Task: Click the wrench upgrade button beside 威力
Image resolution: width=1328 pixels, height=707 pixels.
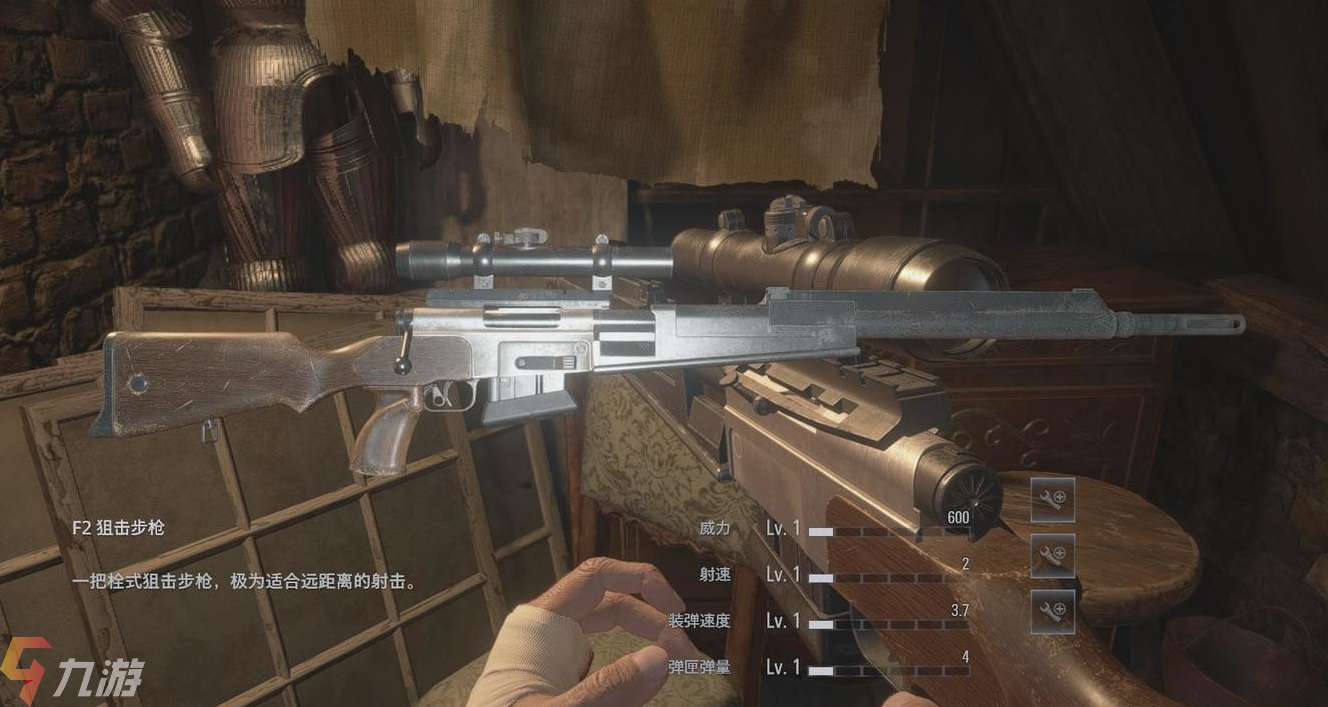Action: click(x=1053, y=500)
